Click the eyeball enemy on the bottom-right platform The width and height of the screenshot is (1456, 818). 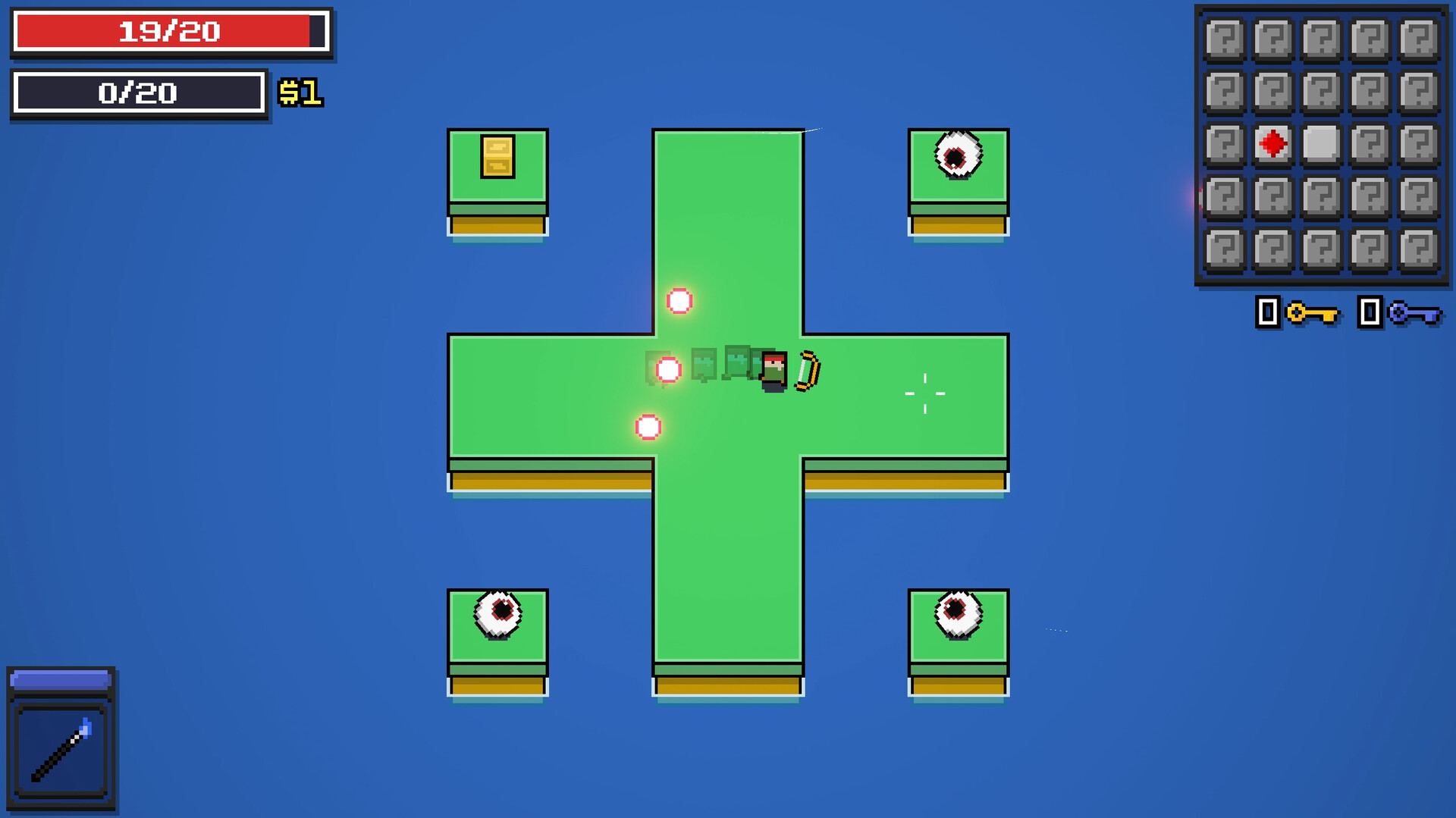point(958,613)
